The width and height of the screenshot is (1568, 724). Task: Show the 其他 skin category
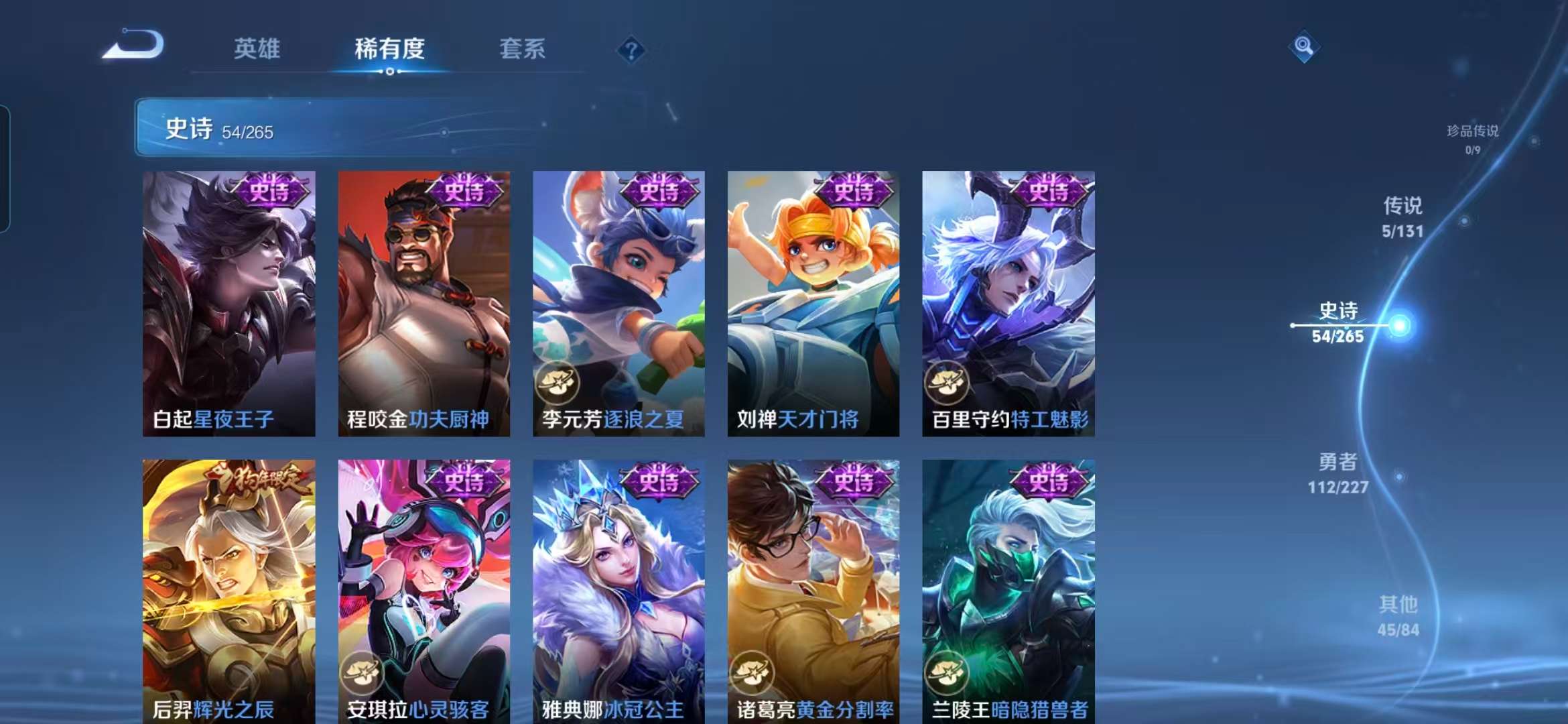pyautogui.click(x=1398, y=615)
